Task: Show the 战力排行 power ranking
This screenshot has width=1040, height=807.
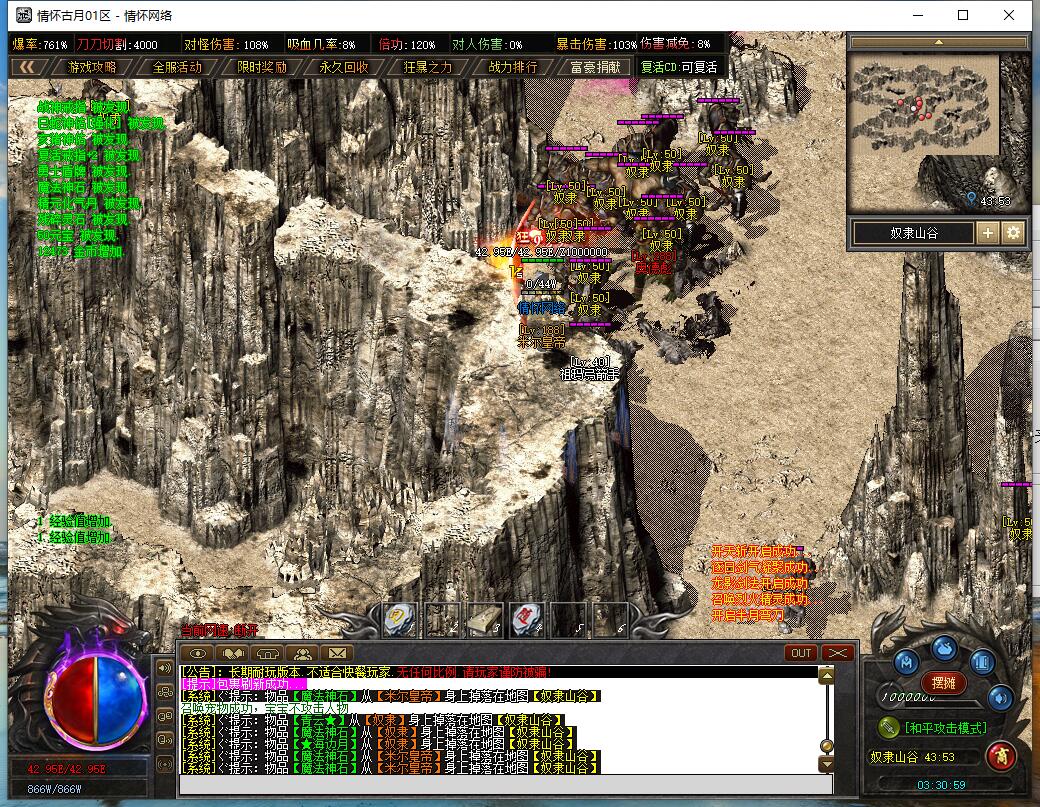Action: point(512,67)
